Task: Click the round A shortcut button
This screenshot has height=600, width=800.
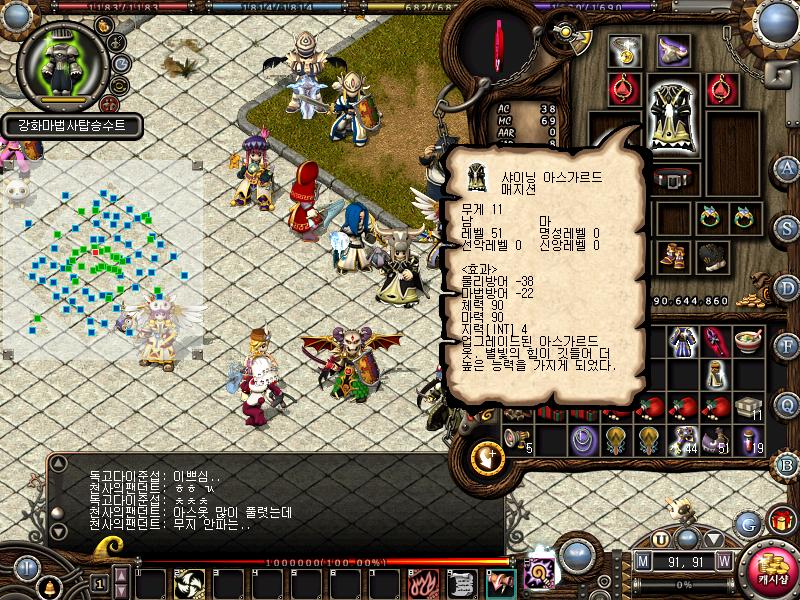Action: tap(787, 167)
